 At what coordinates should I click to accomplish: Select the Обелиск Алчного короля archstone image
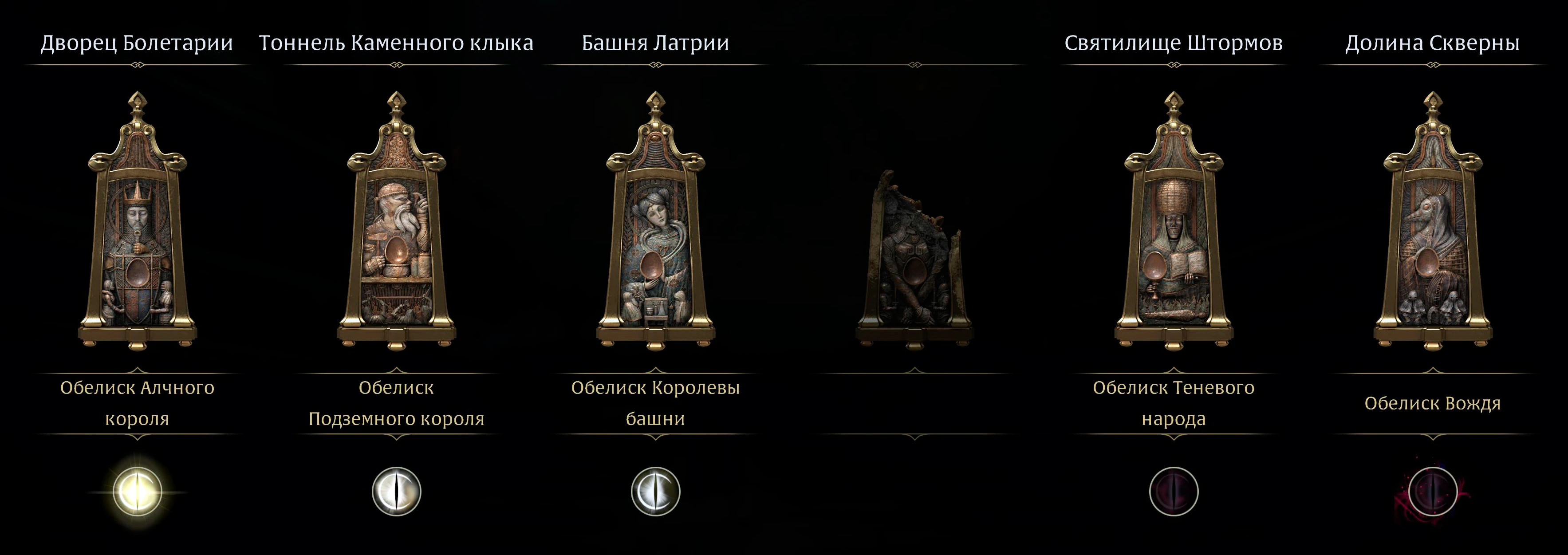[137, 231]
